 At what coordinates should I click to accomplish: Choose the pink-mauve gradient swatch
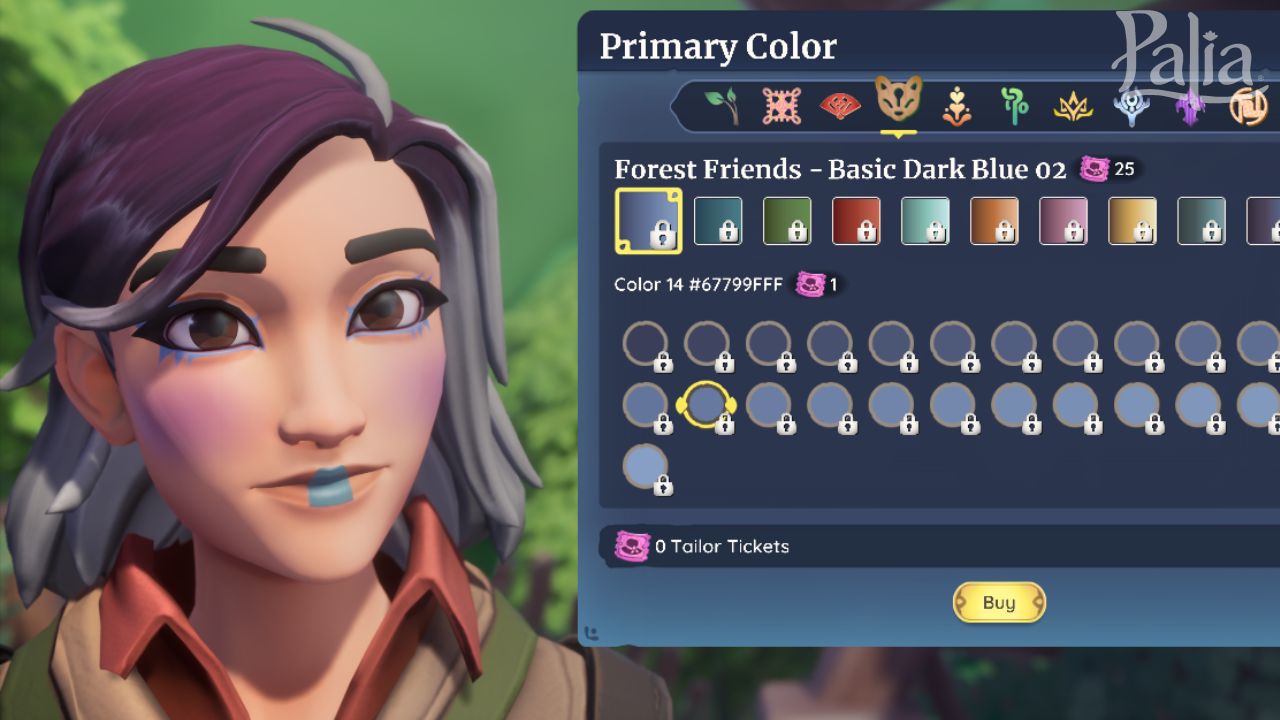point(1063,220)
